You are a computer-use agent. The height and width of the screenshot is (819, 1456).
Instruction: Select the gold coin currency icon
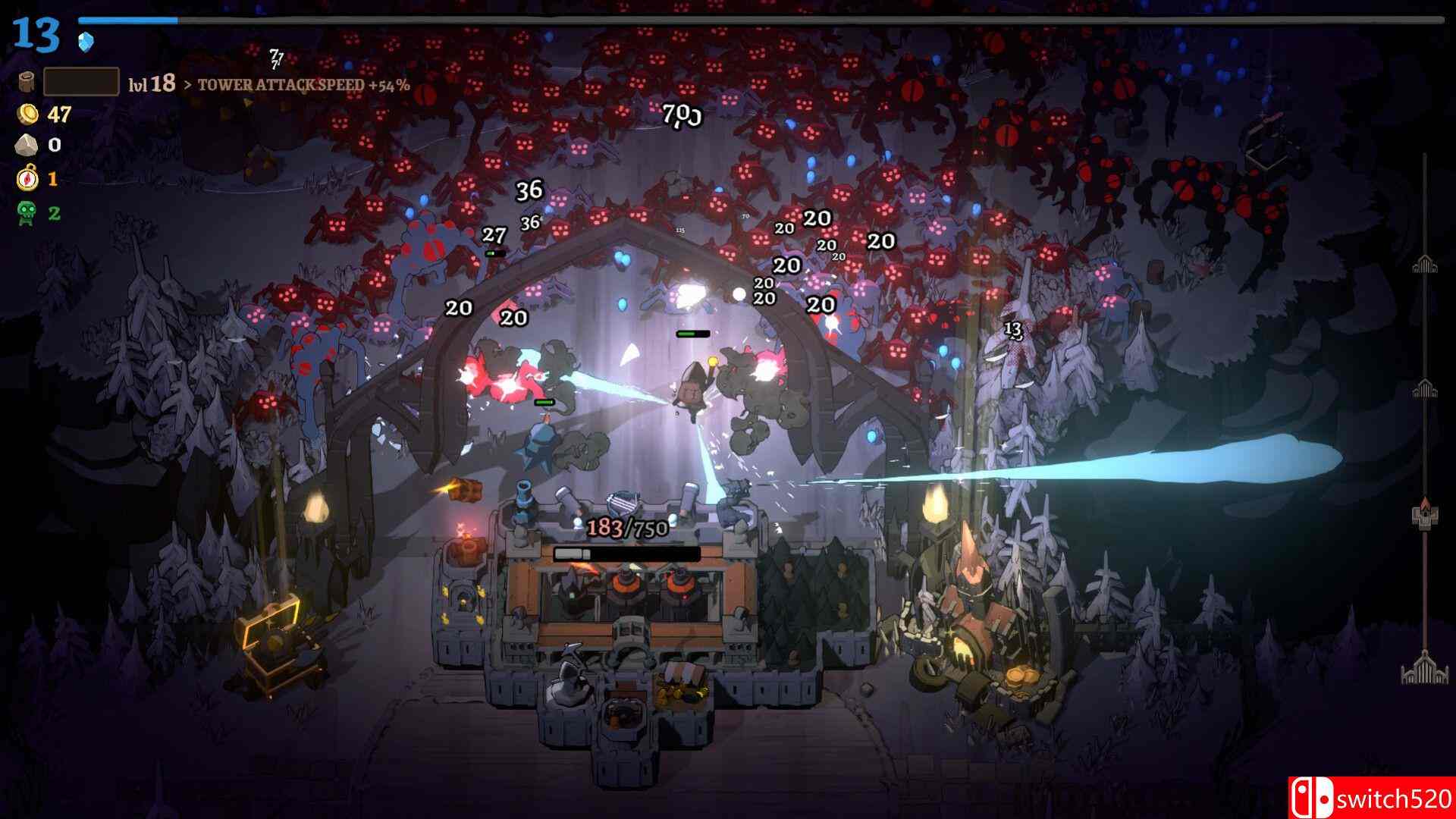click(x=29, y=115)
